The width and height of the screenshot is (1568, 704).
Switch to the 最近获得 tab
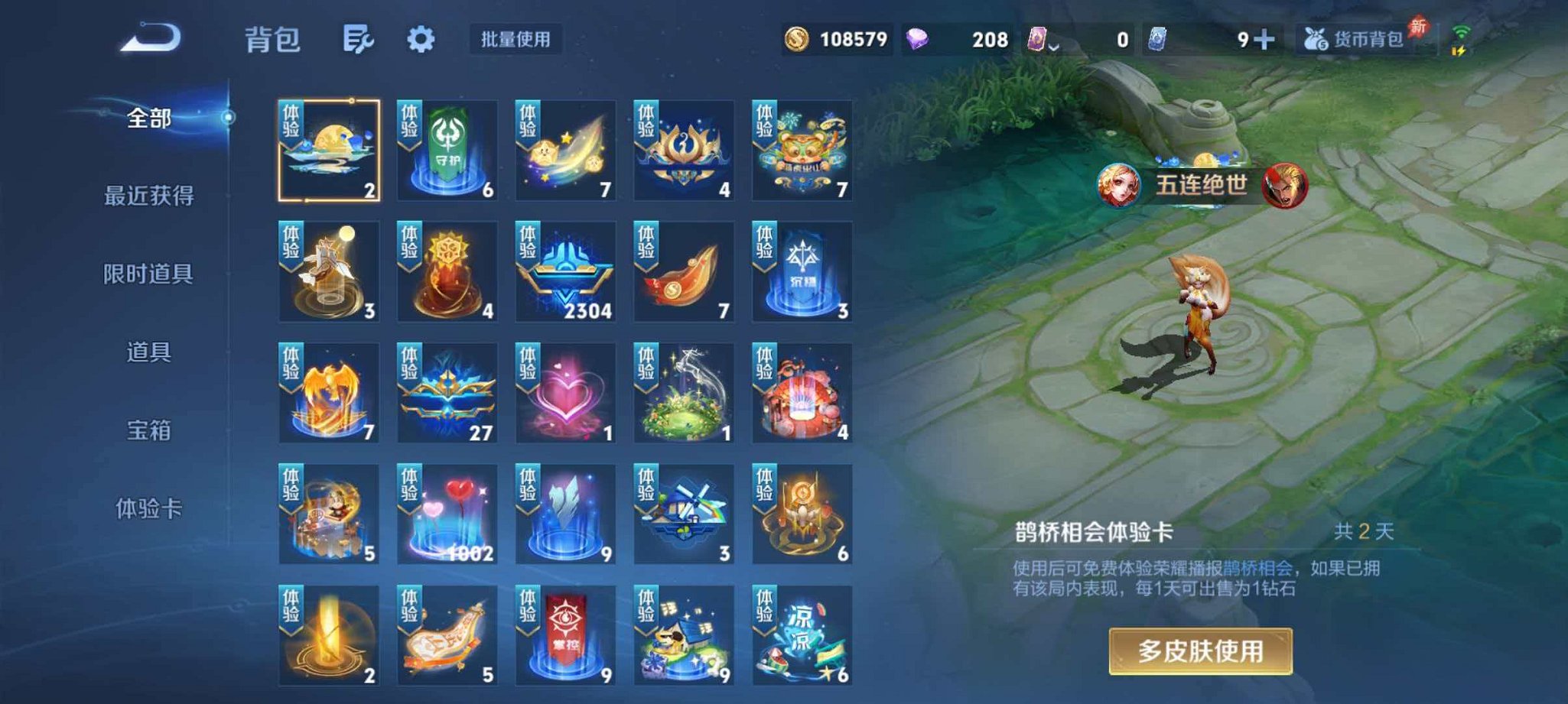coord(151,196)
